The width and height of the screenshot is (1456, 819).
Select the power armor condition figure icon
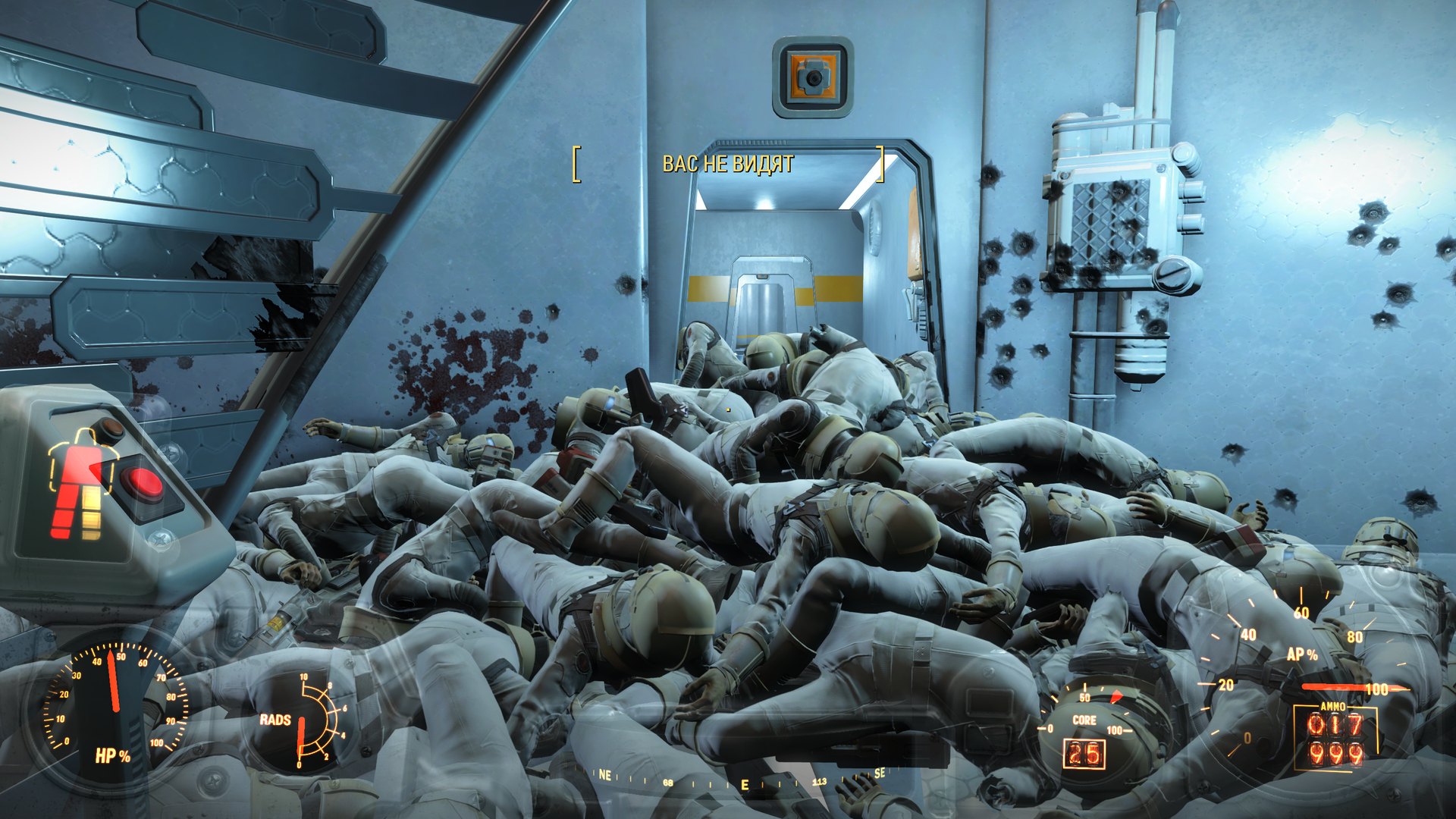(x=79, y=484)
